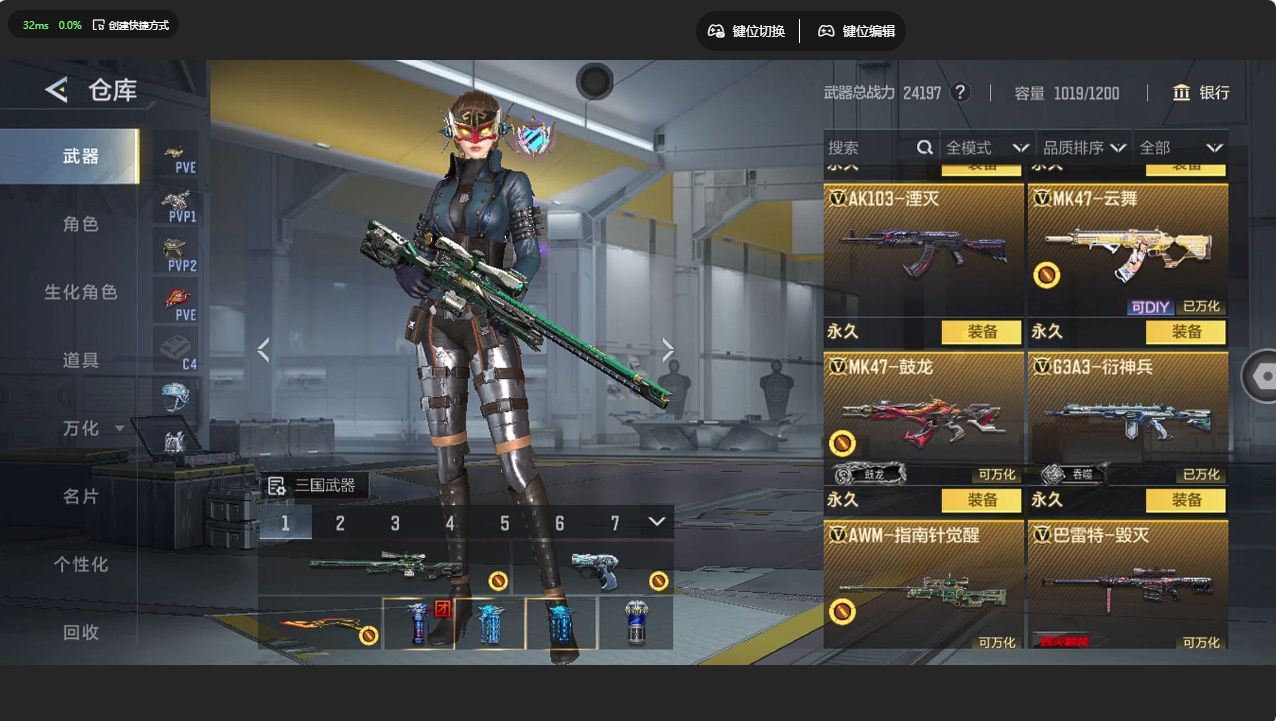Go back using the 仓库 back arrow
The image size is (1276, 721).
56,90
